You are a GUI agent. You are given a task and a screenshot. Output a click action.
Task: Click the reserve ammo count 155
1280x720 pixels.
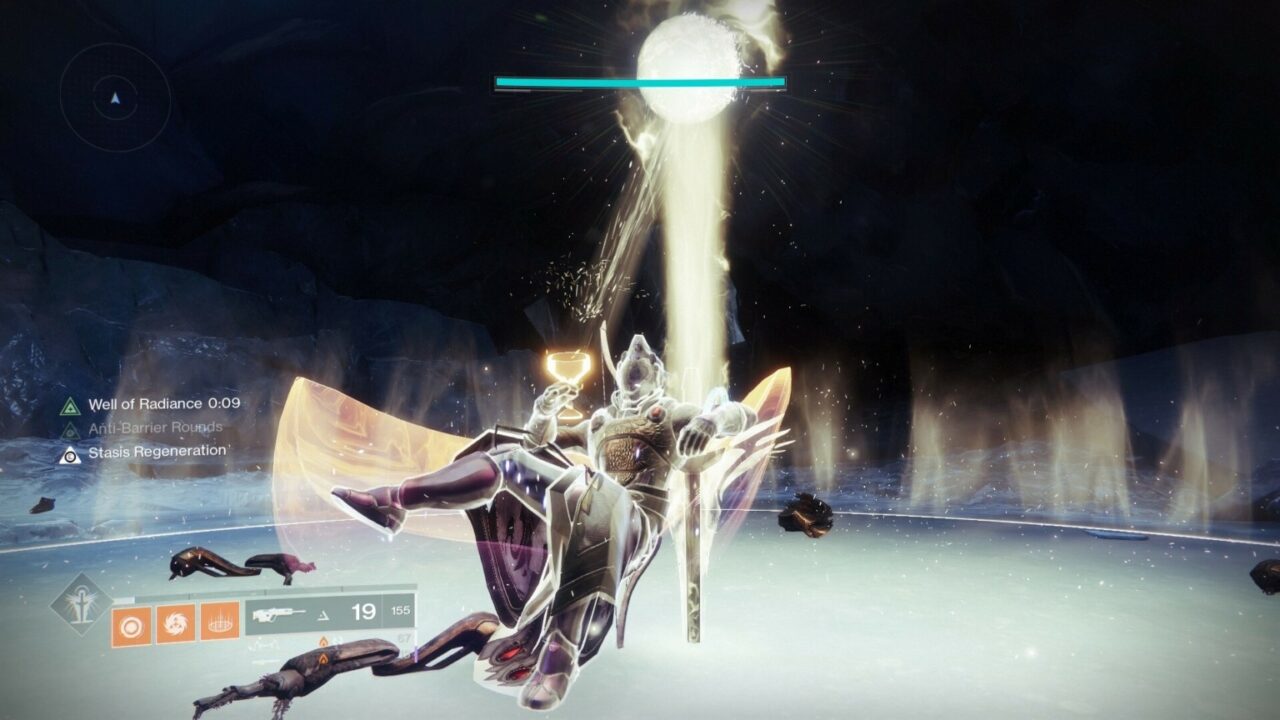(402, 609)
